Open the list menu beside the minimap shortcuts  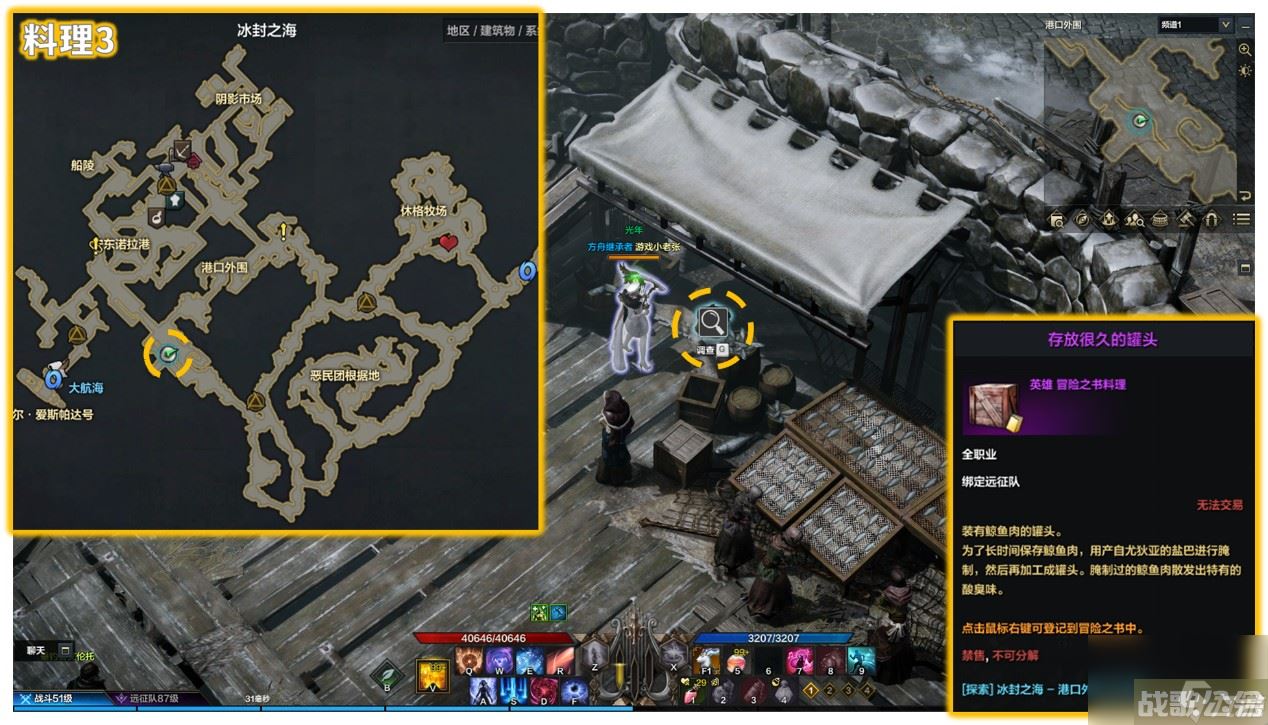coord(1241,219)
